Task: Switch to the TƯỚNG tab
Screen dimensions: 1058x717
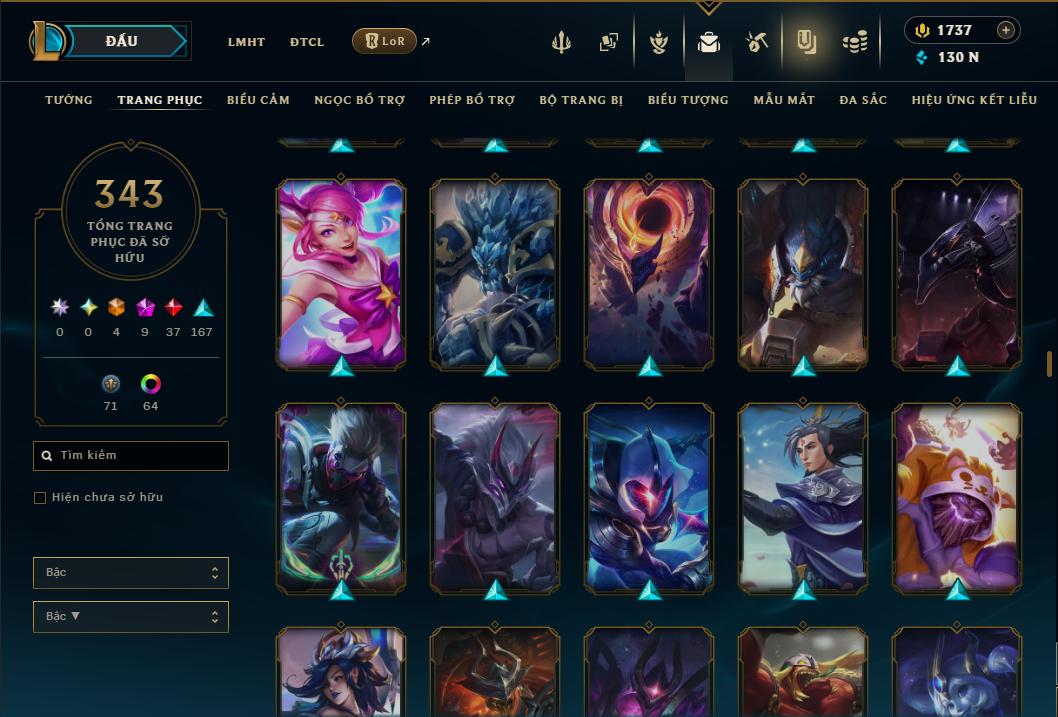Action: coord(69,100)
